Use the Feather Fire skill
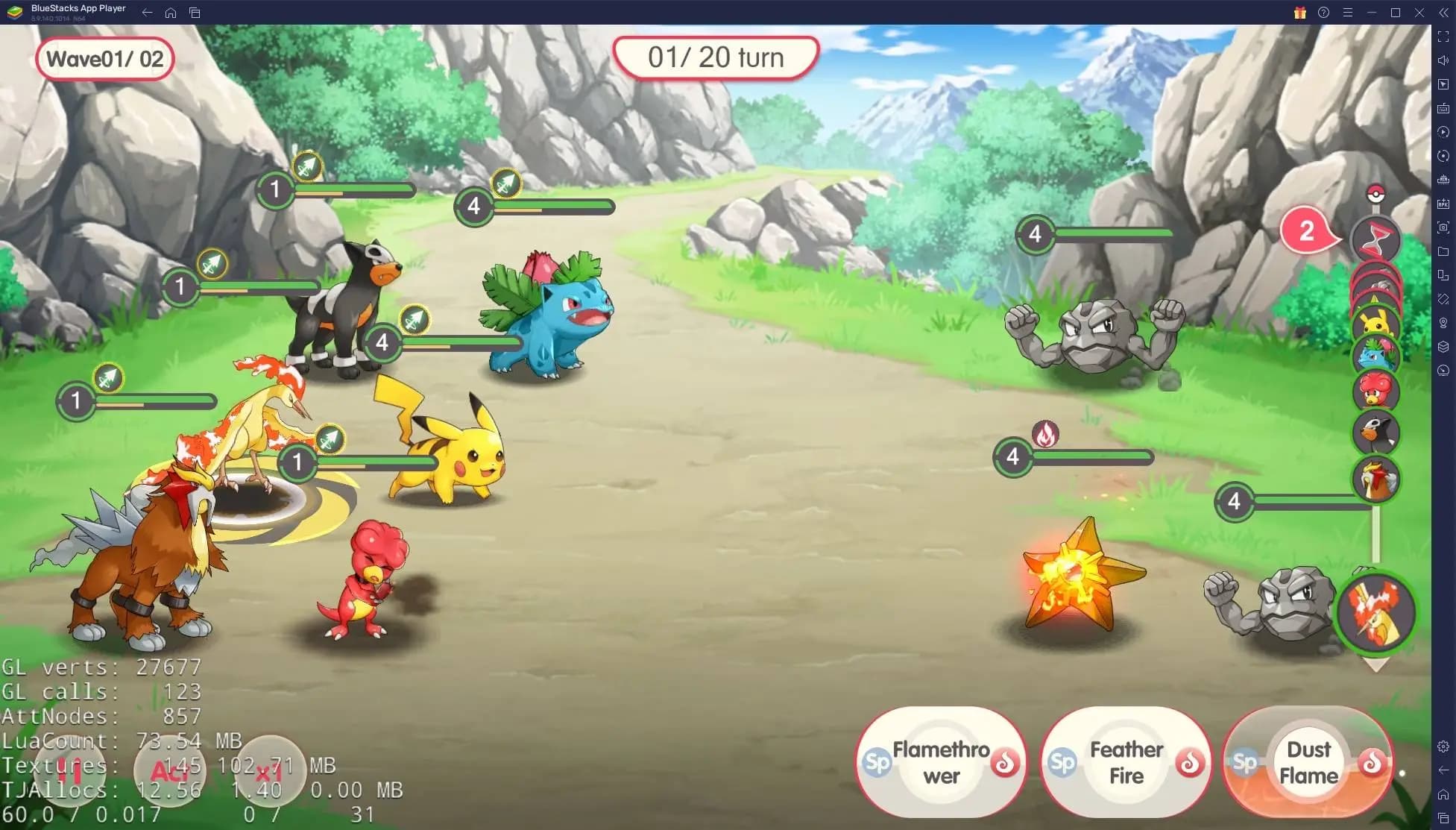Screen dimensions: 1456x830 coord(1126,762)
